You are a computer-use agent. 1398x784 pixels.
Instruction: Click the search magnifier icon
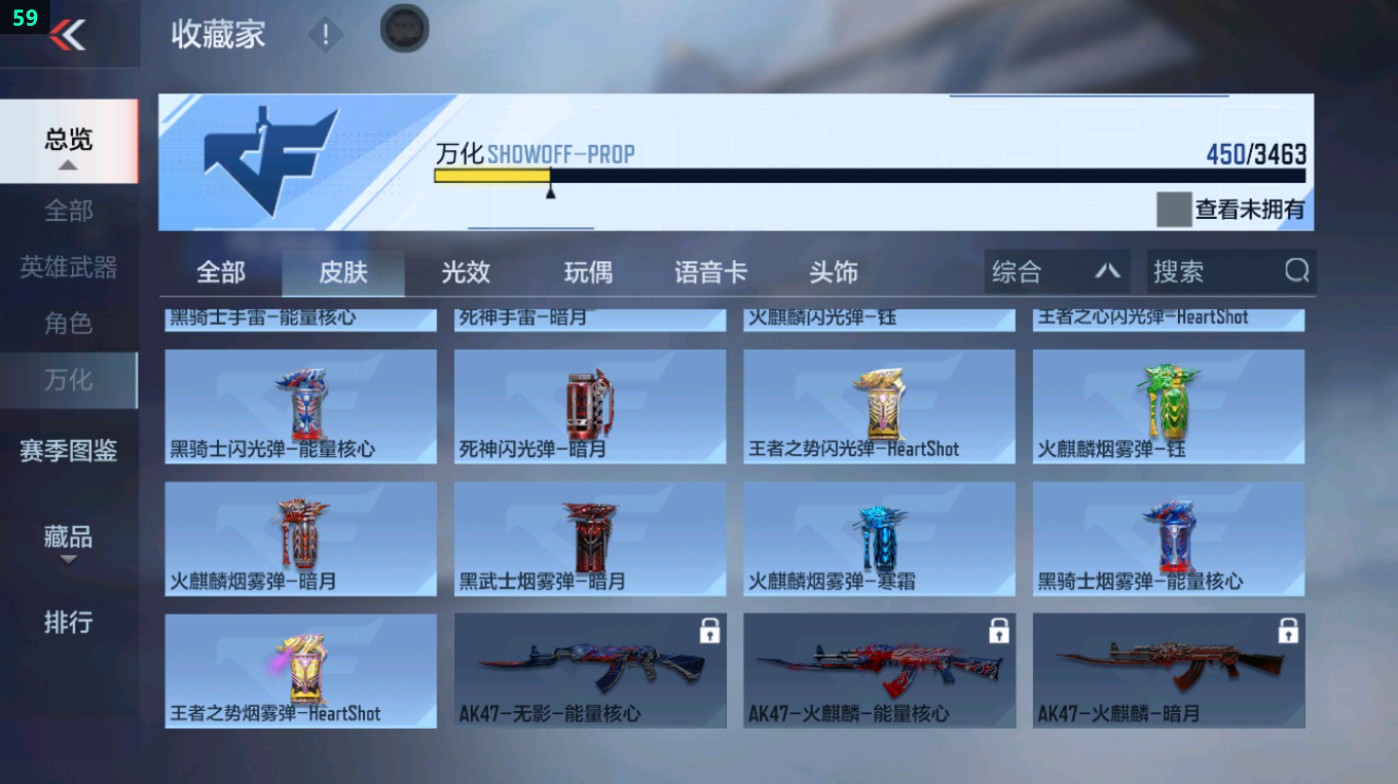pyautogui.click(x=1297, y=271)
